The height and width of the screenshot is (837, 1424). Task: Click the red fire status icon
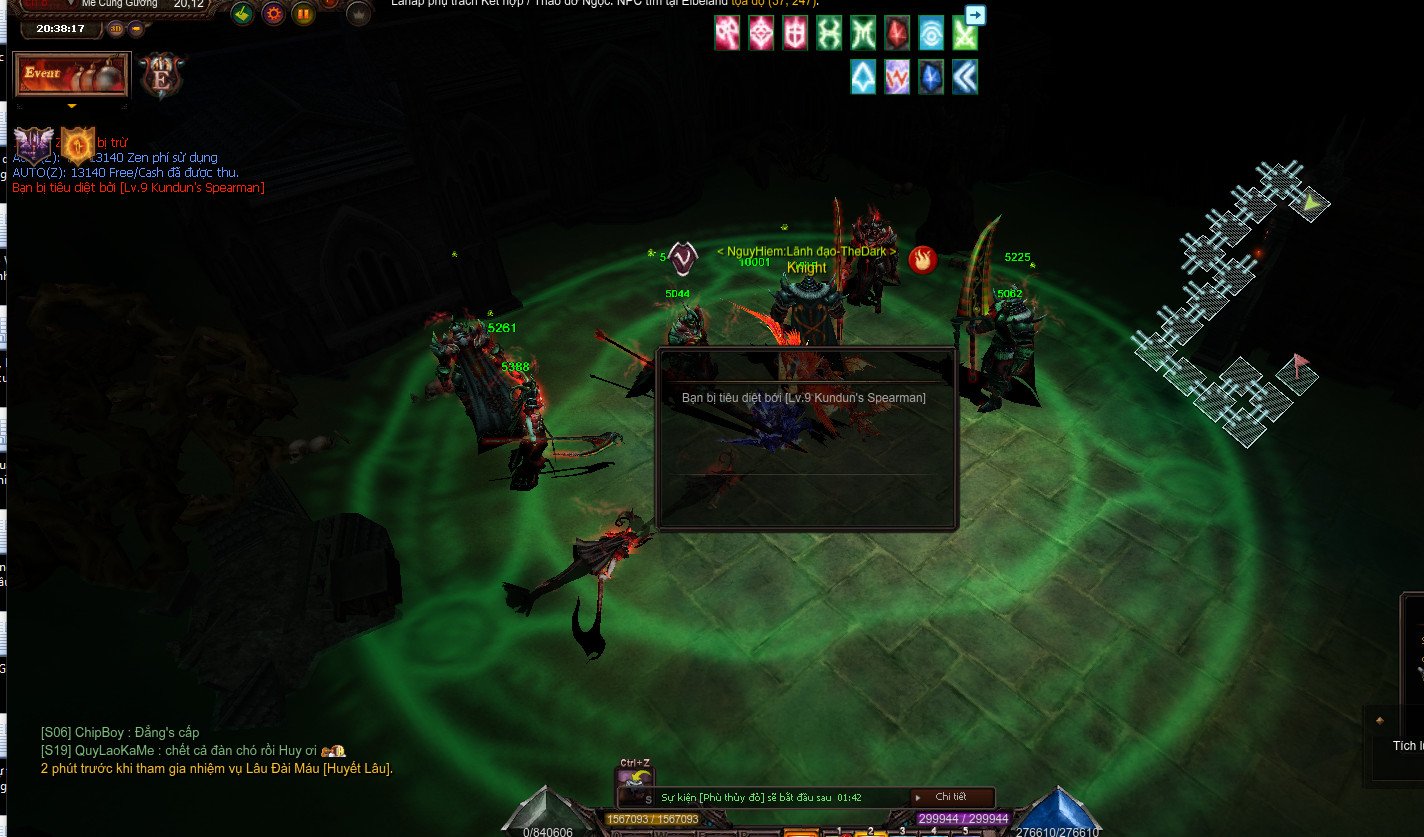click(x=922, y=260)
